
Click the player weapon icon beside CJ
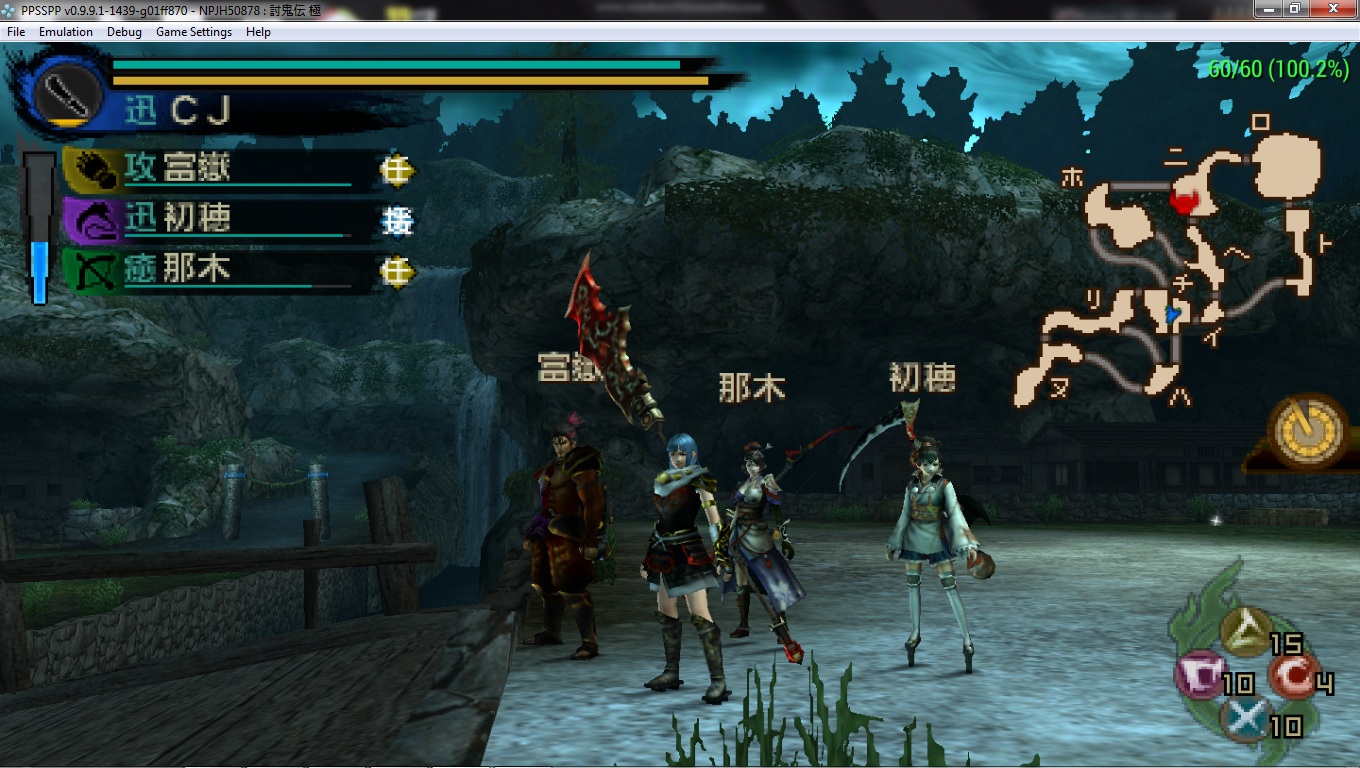pos(66,91)
